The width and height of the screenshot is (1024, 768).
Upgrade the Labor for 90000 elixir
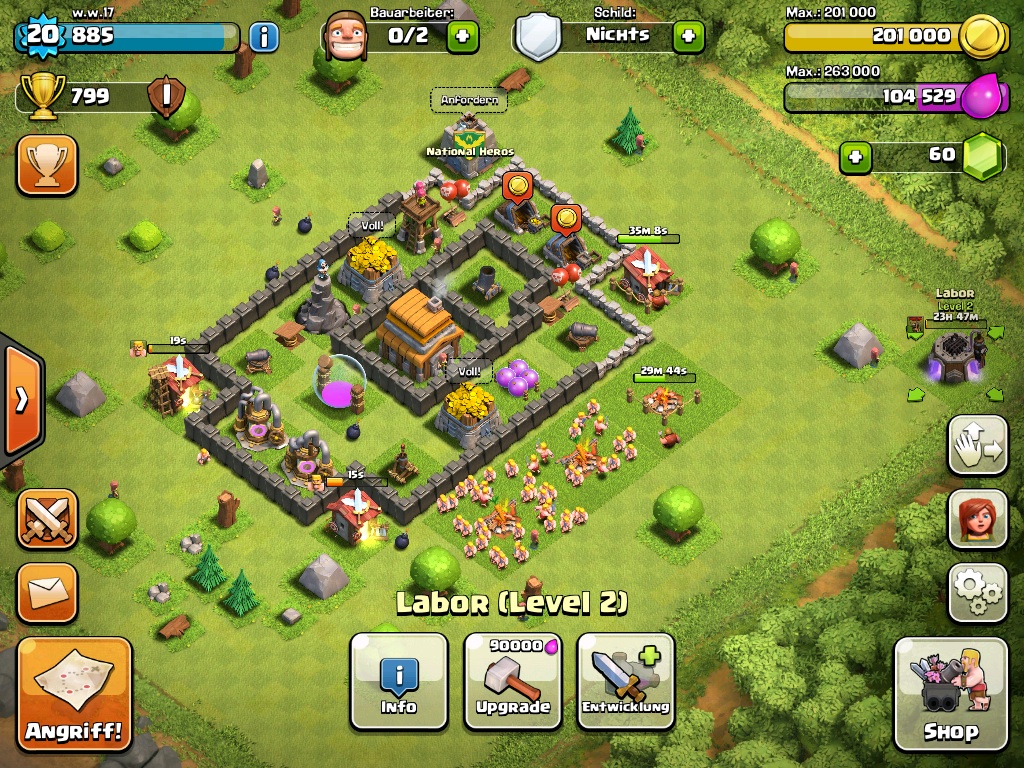(512, 681)
